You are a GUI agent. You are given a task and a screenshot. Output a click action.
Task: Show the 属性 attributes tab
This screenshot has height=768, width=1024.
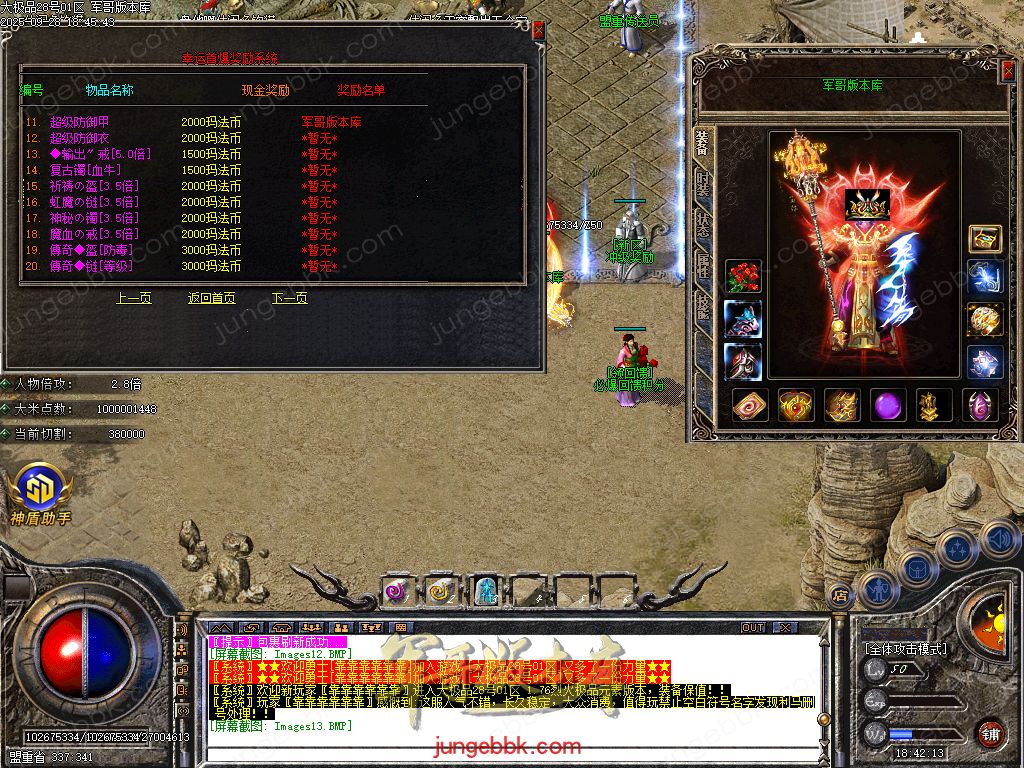coord(703,263)
